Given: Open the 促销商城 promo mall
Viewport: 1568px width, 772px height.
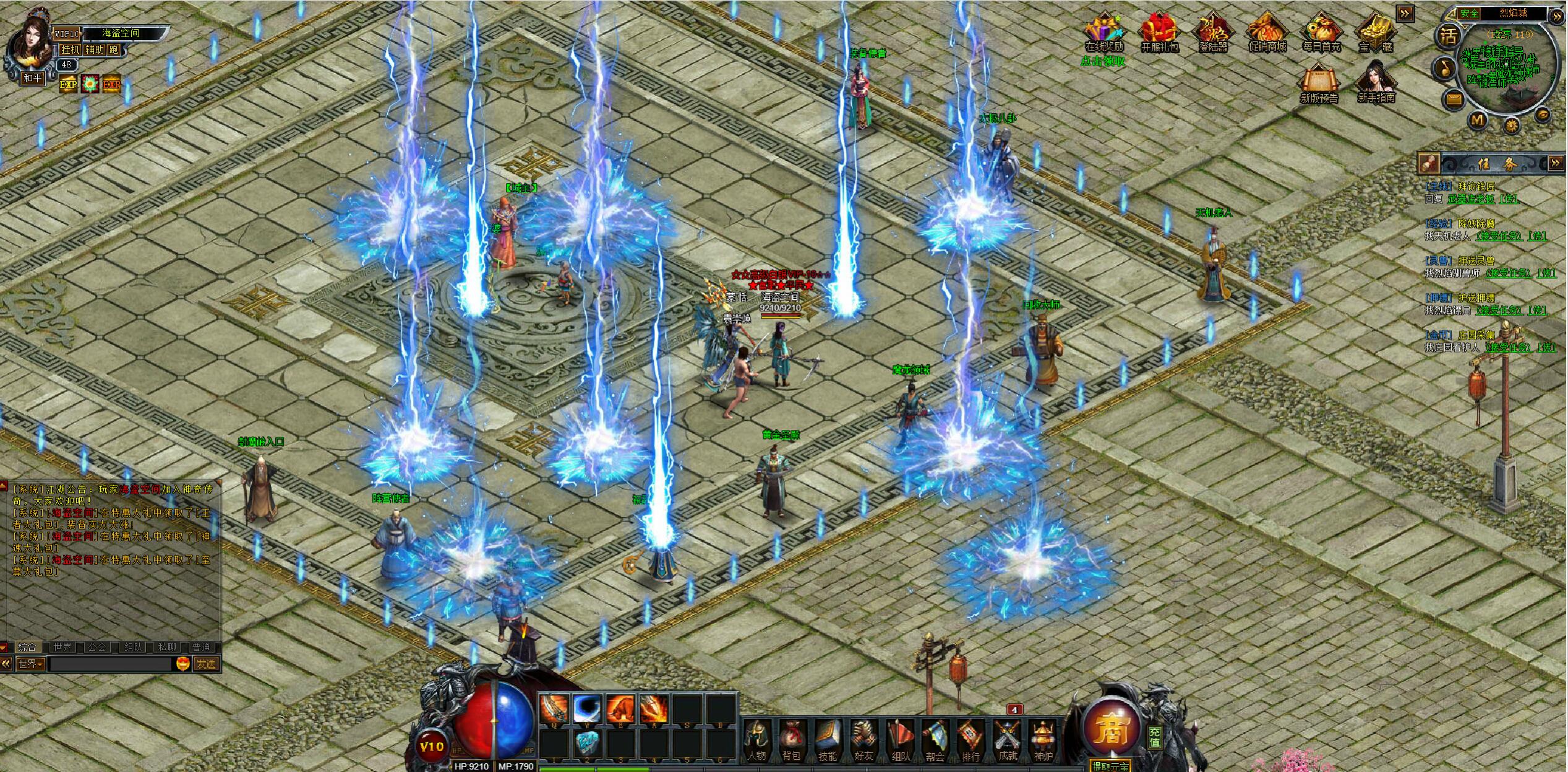Looking at the screenshot, I should [1267, 33].
